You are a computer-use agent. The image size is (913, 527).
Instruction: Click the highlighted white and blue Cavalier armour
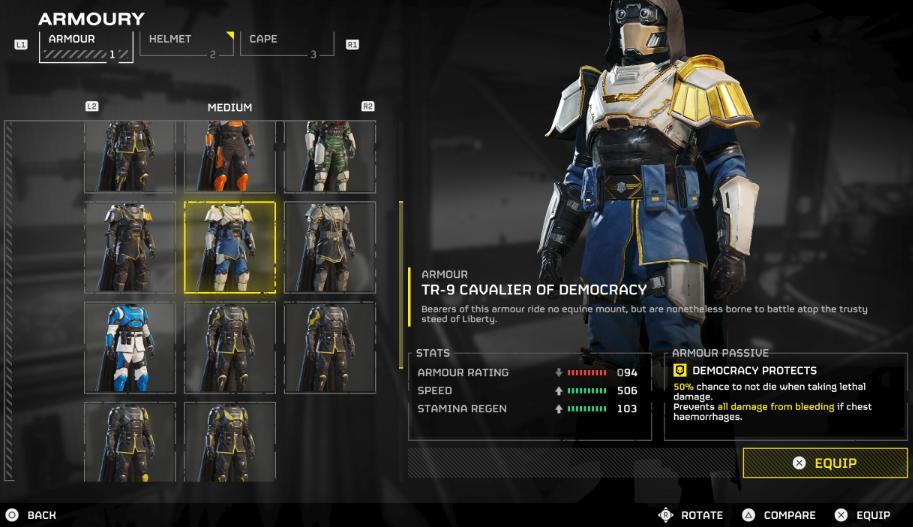pos(230,247)
